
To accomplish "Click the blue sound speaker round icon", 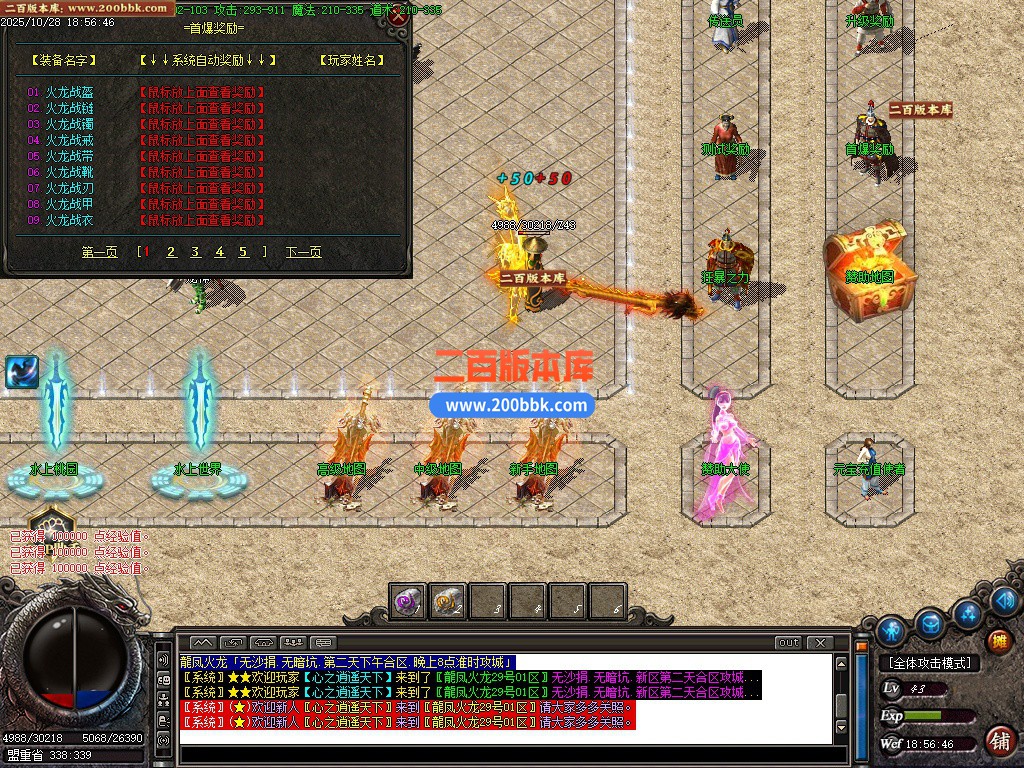I will tap(1006, 600).
